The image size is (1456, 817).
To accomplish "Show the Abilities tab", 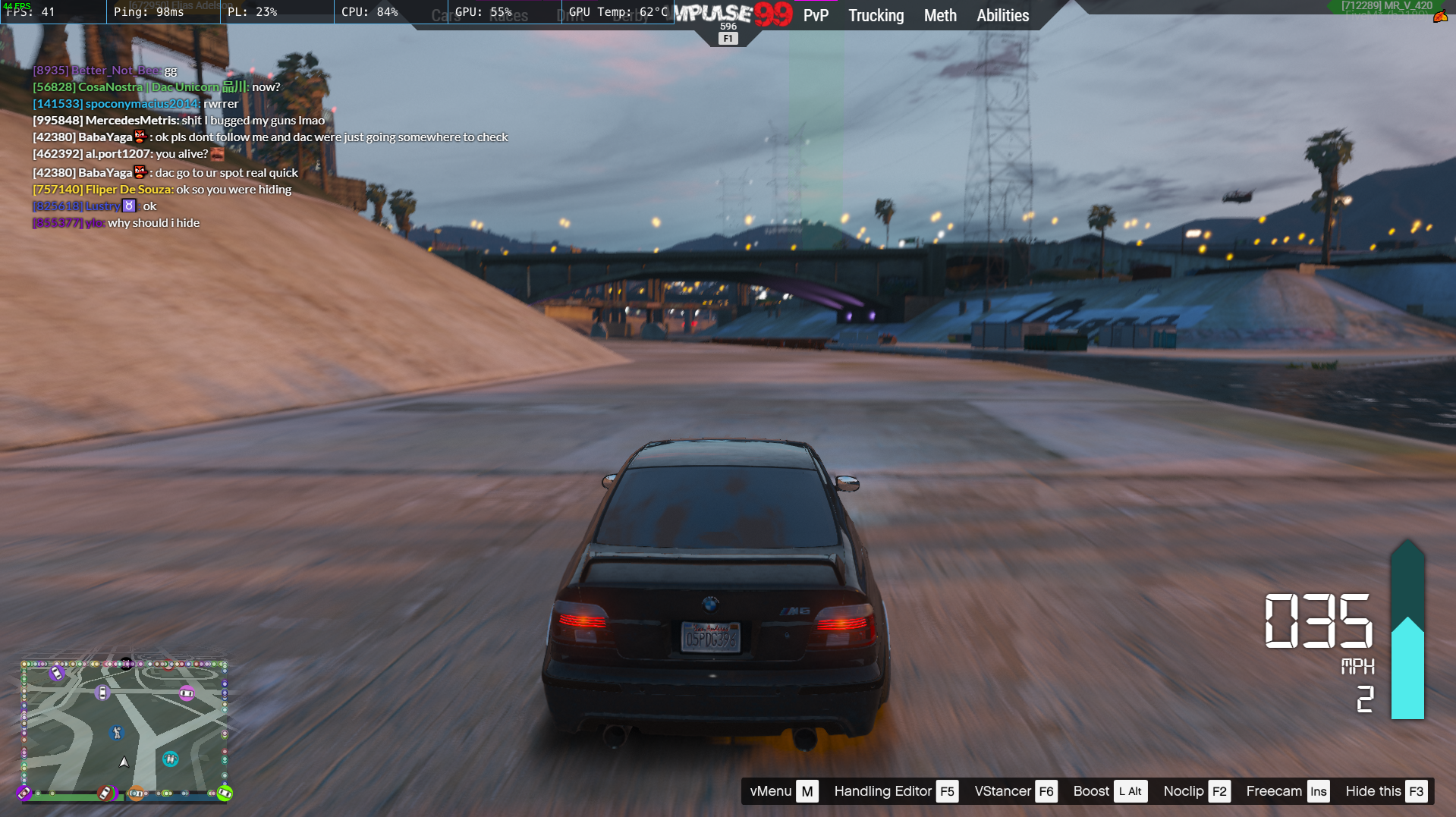I will pos(1002,15).
